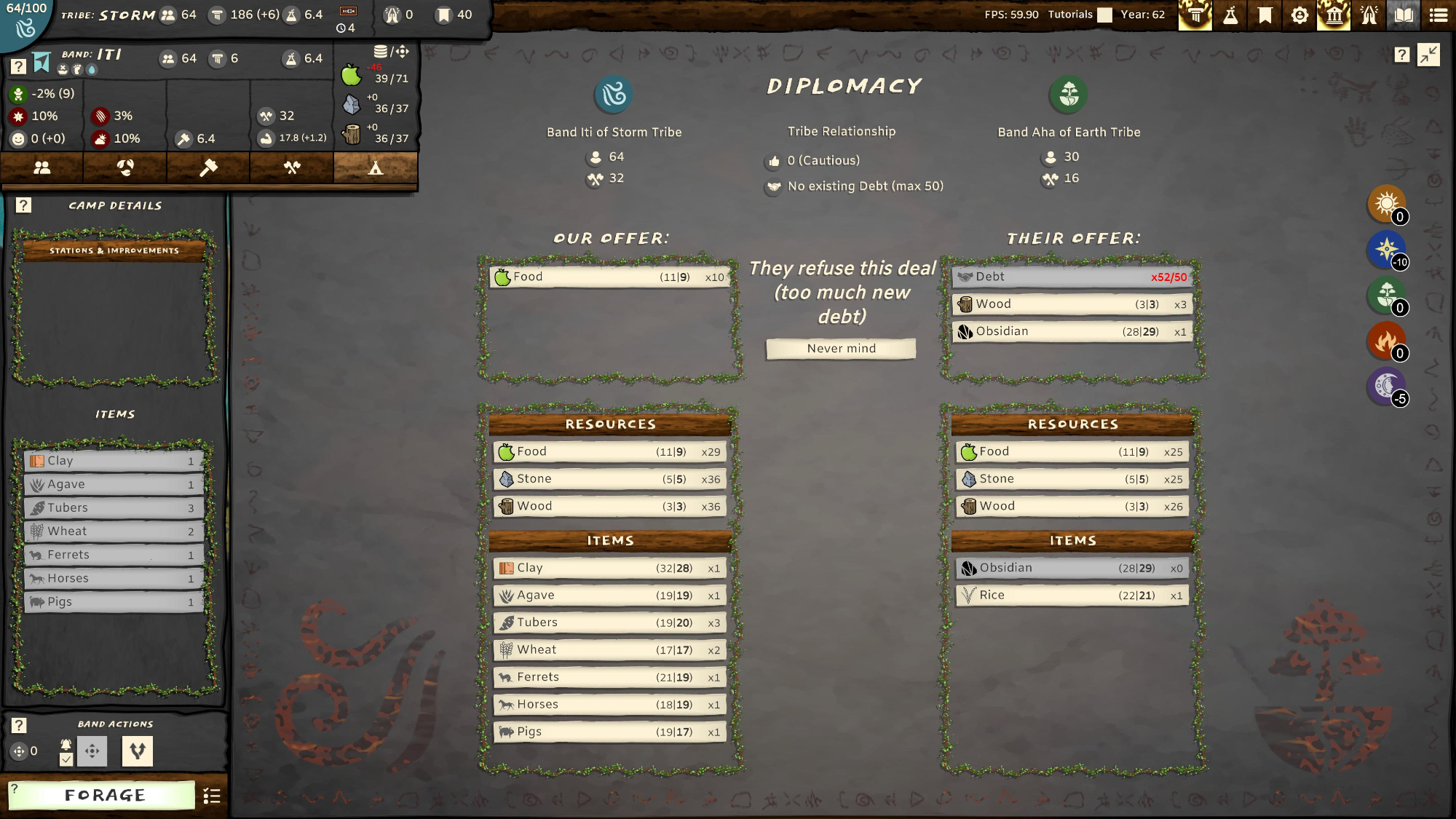Click the Never mind button
Viewport: 1456px width, 819px height.
click(841, 349)
